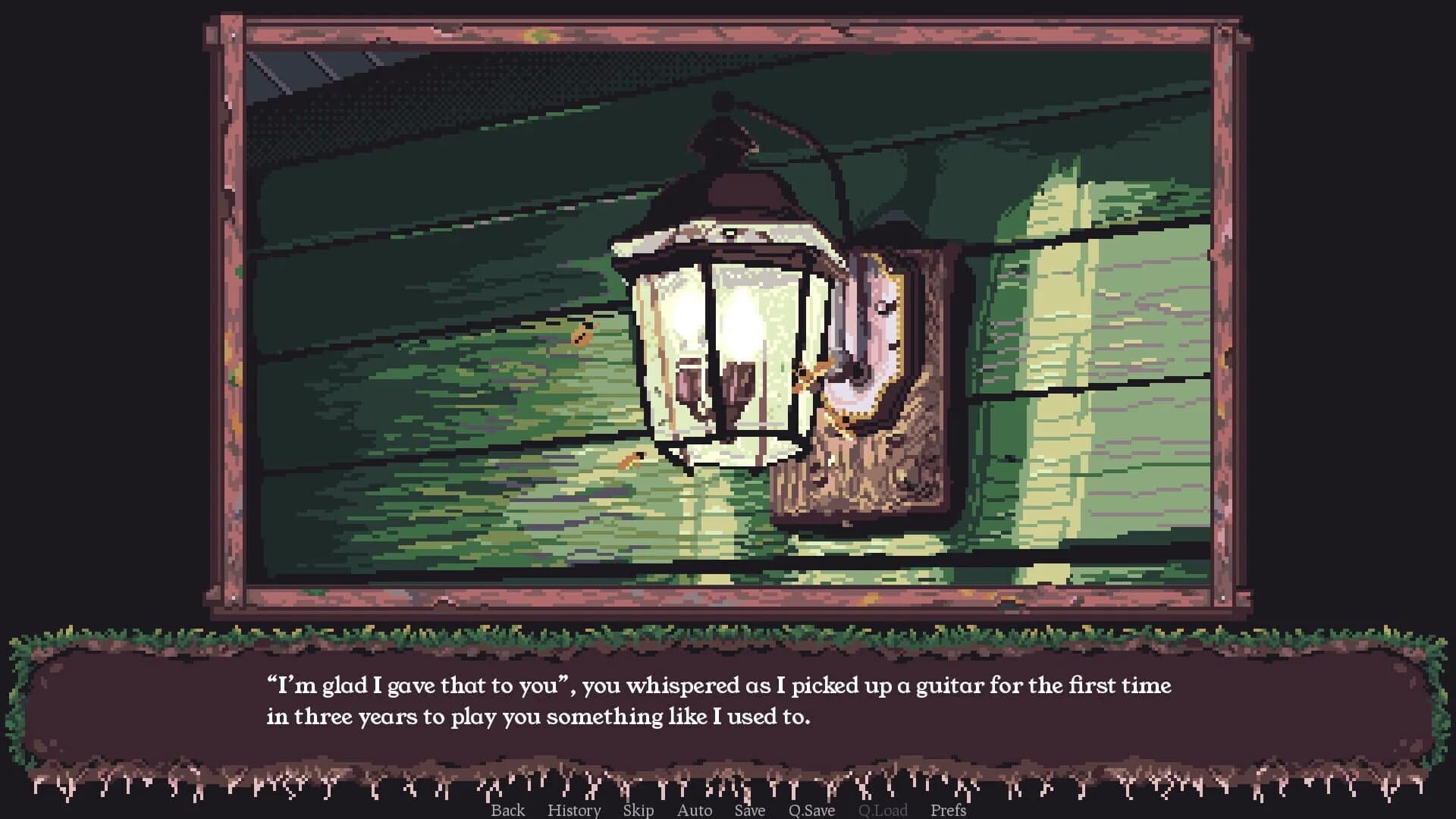Perform a Quick Save with Q.Save
Viewport: 1456px width, 819px height.
click(811, 810)
